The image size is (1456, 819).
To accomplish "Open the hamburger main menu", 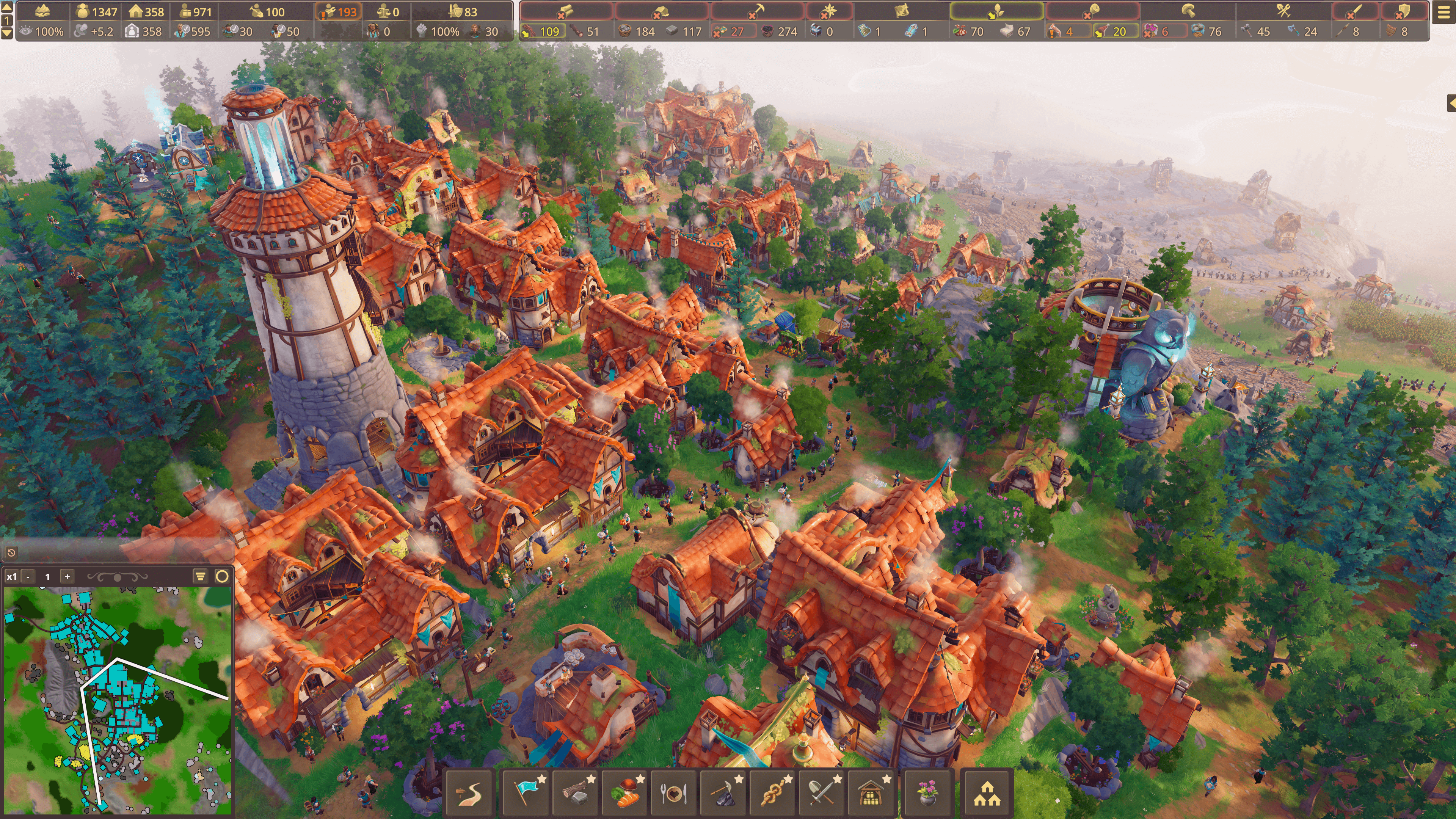I will [x=1443, y=13].
